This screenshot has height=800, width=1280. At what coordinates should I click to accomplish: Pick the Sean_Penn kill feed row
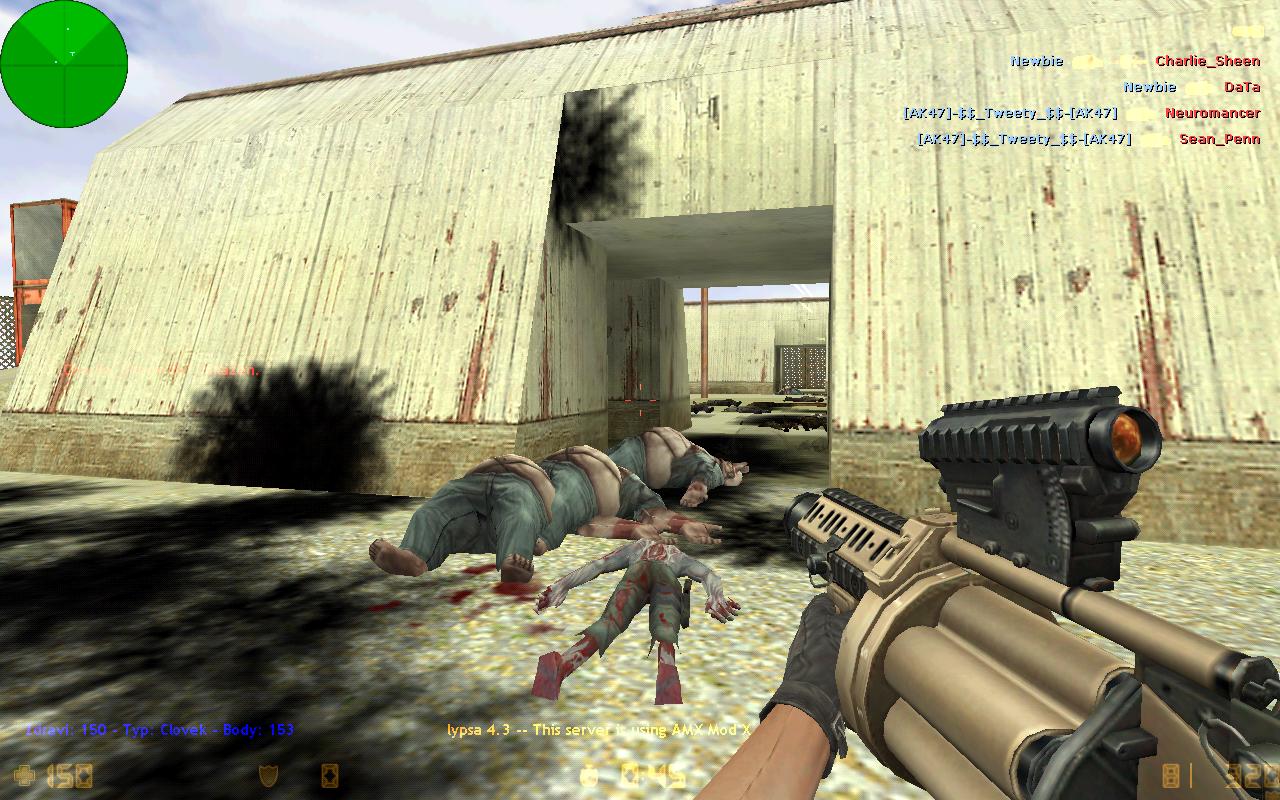(1088, 139)
